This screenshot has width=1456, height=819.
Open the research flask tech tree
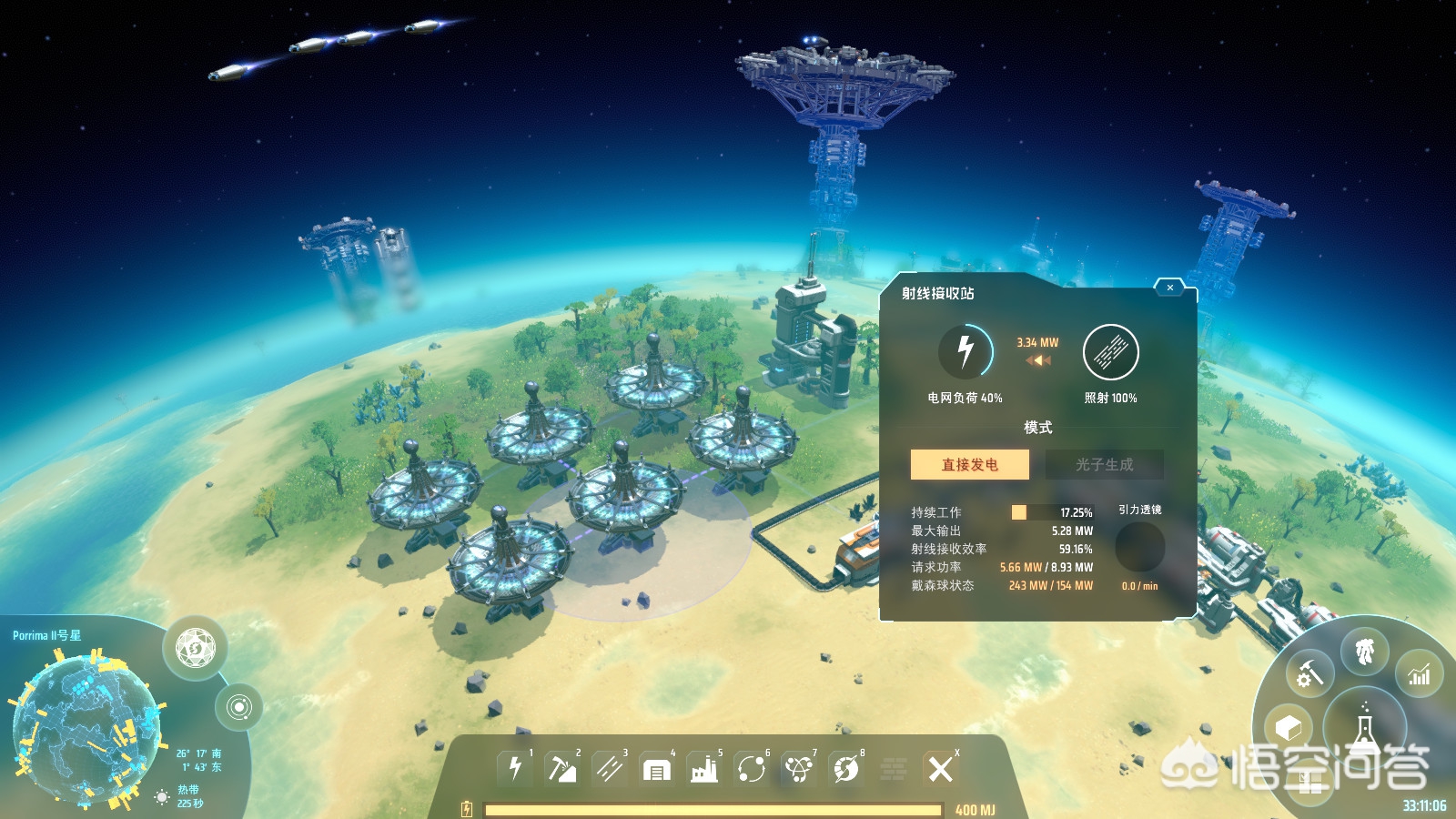click(x=1364, y=728)
